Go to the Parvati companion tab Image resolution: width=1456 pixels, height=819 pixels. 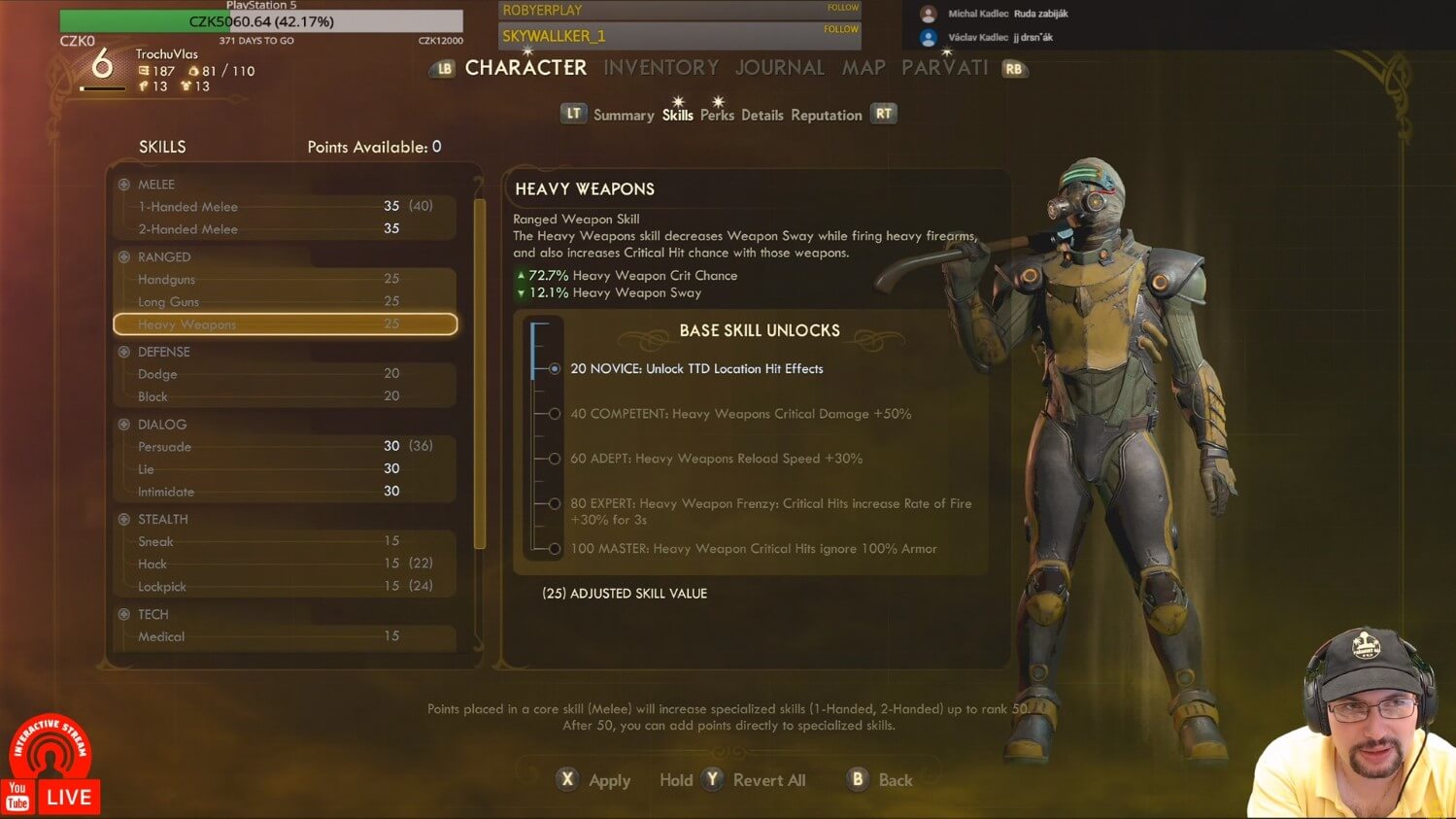coord(944,68)
